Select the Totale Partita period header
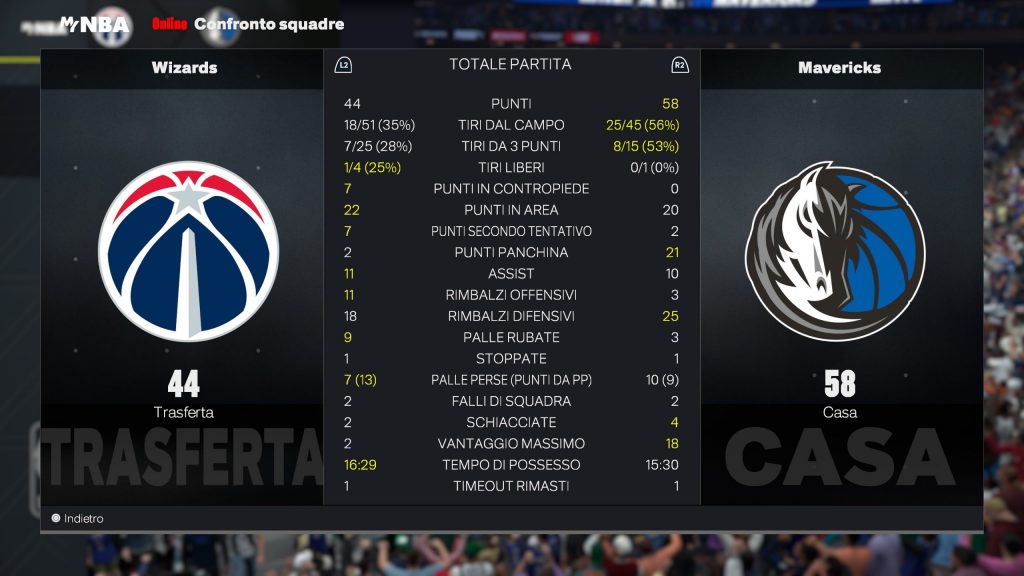Viewport: 1024px width, 576px height. [x=510, y=64]
